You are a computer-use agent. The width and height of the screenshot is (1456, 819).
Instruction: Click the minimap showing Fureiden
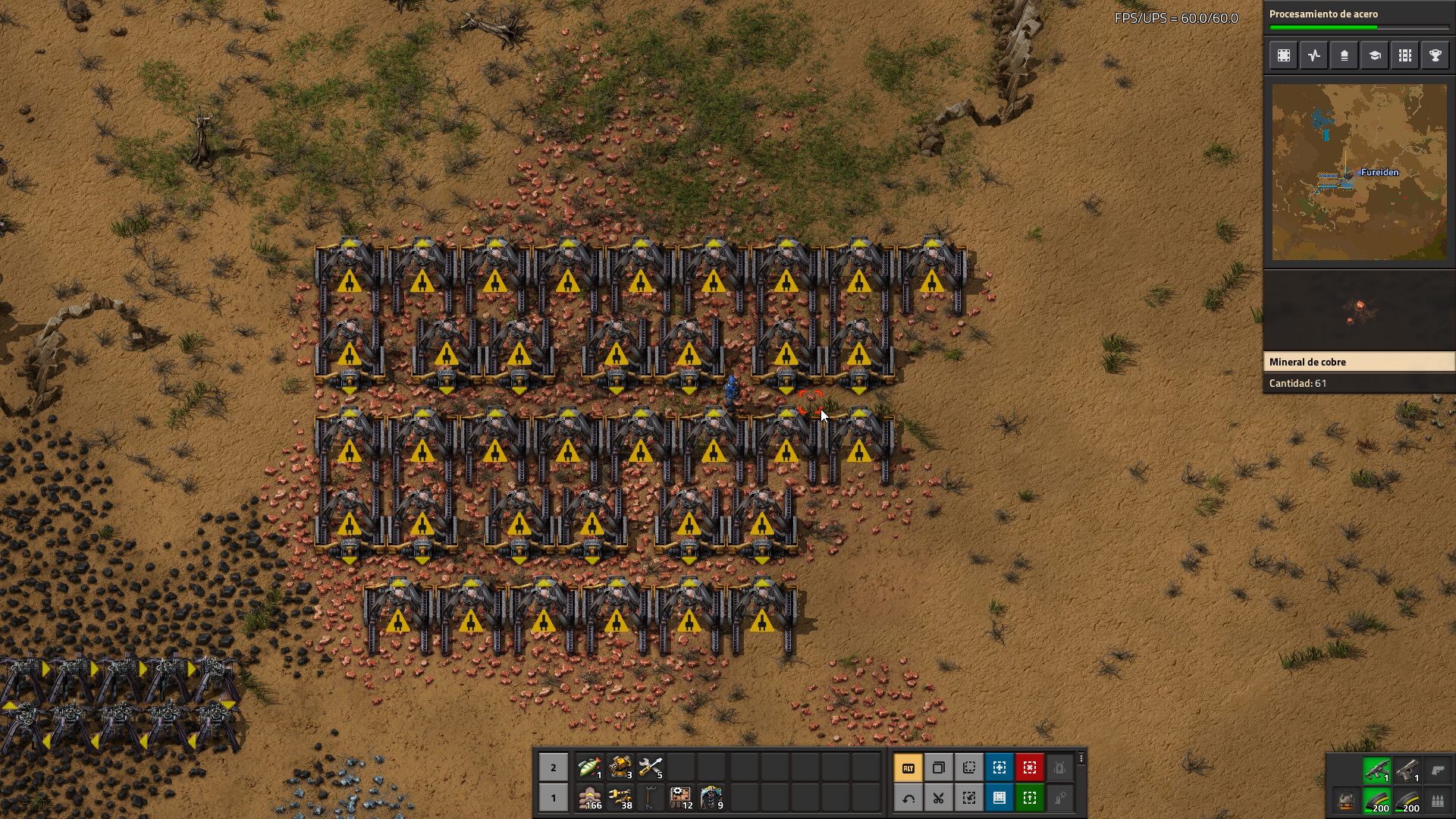[1359, 172]
